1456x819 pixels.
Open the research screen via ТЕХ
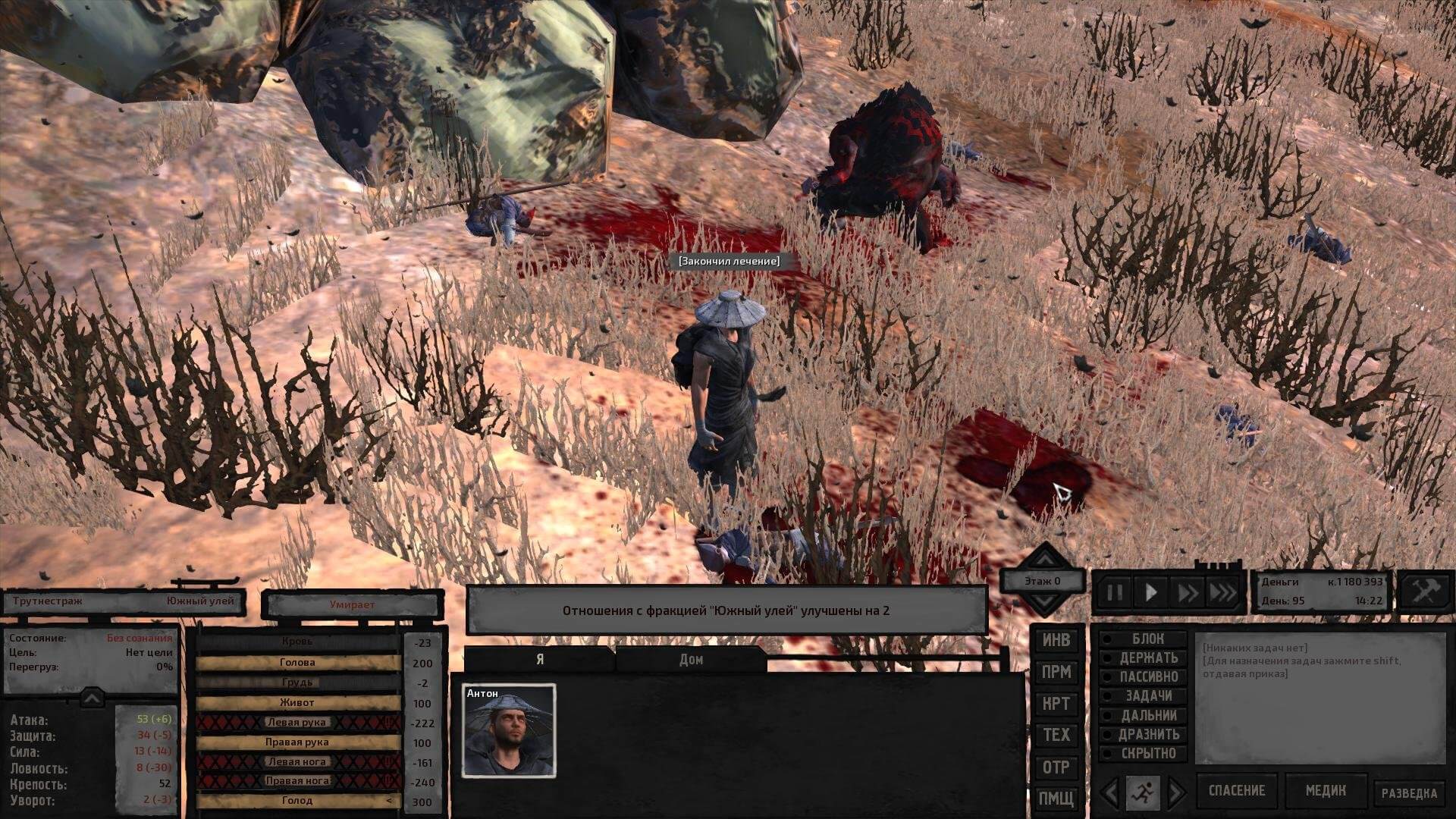[x=1056, y=735]
